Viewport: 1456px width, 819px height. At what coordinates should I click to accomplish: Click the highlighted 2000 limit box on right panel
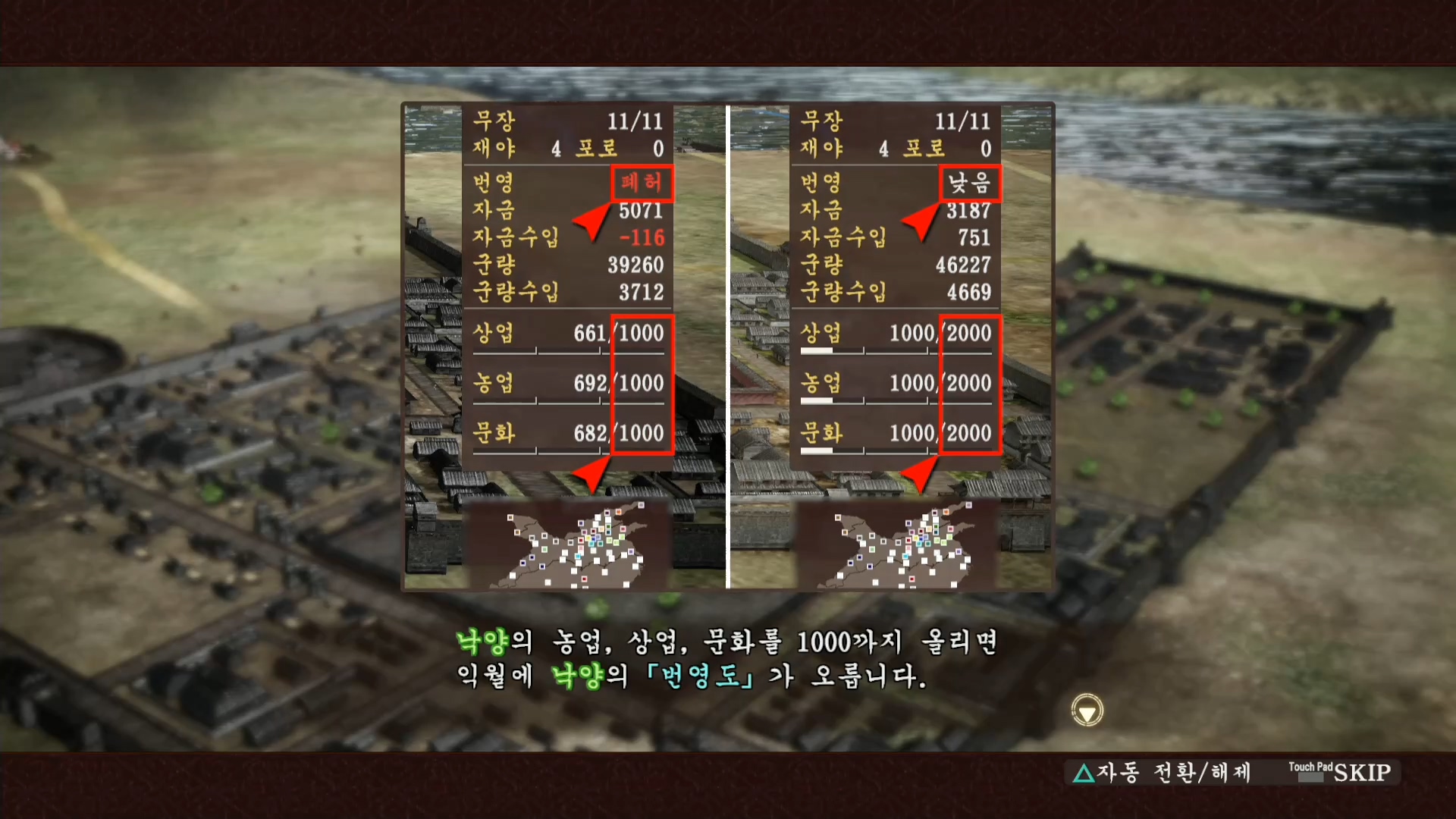pyautogui.click(x=970, y=383)
